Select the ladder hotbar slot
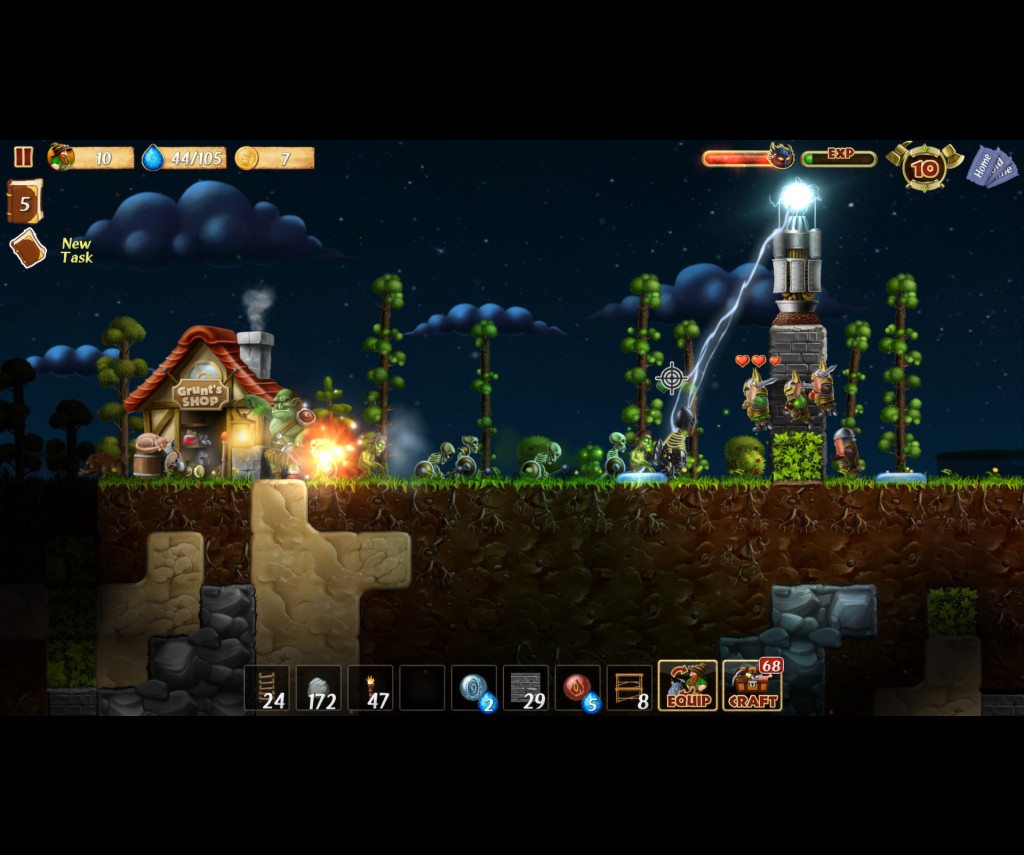The image size is (1024, 855). point(267,688)
